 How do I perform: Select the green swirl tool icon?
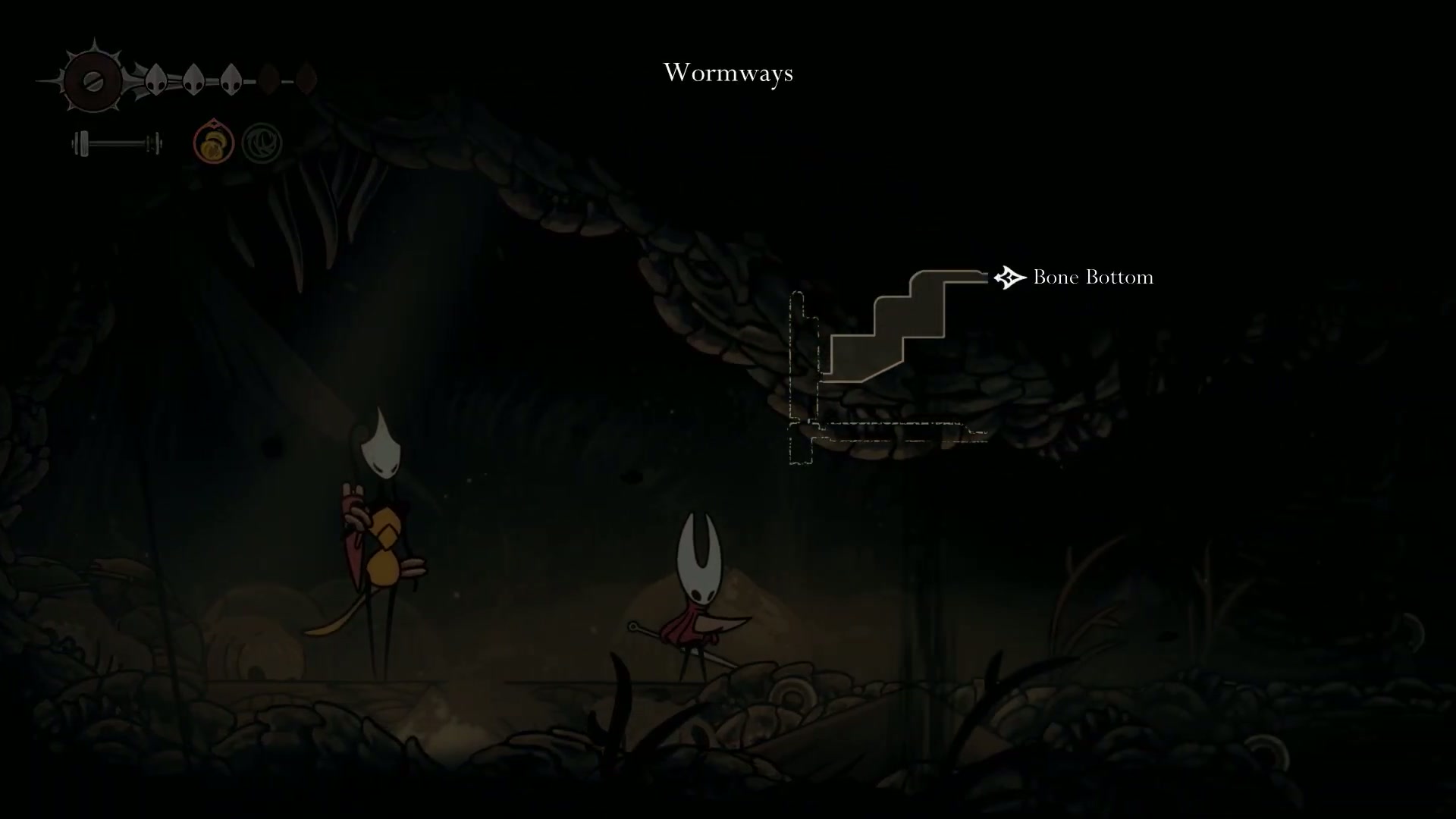(x=262, y=143)
